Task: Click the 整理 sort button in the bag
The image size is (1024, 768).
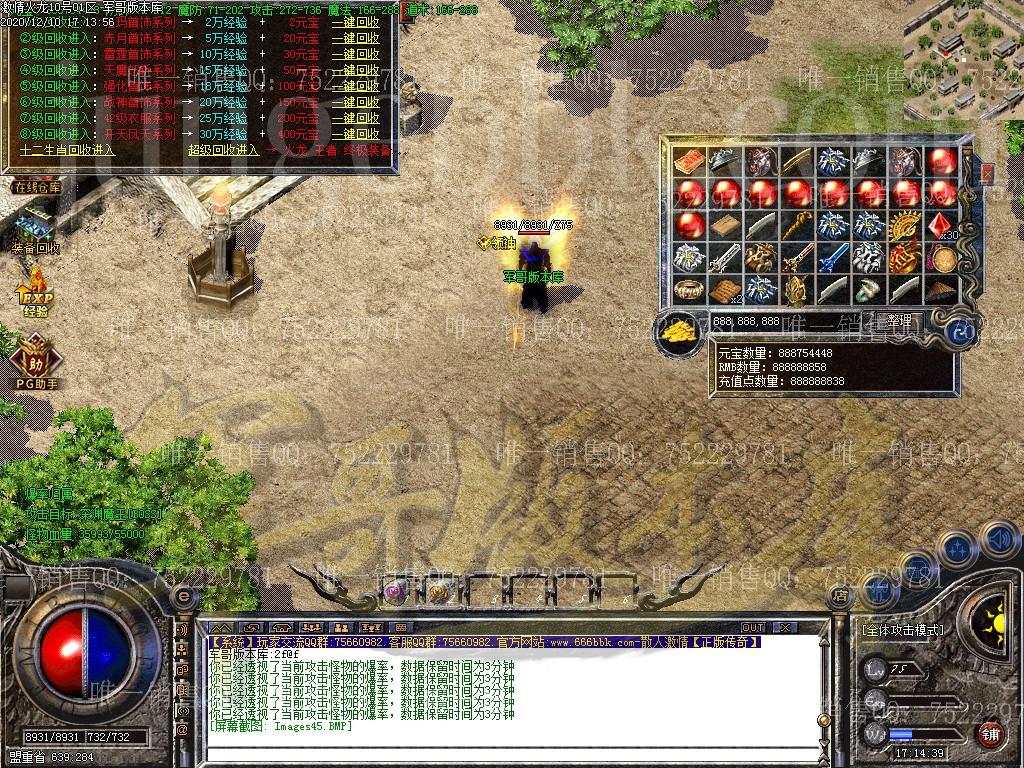Action: tap(899, 321)
